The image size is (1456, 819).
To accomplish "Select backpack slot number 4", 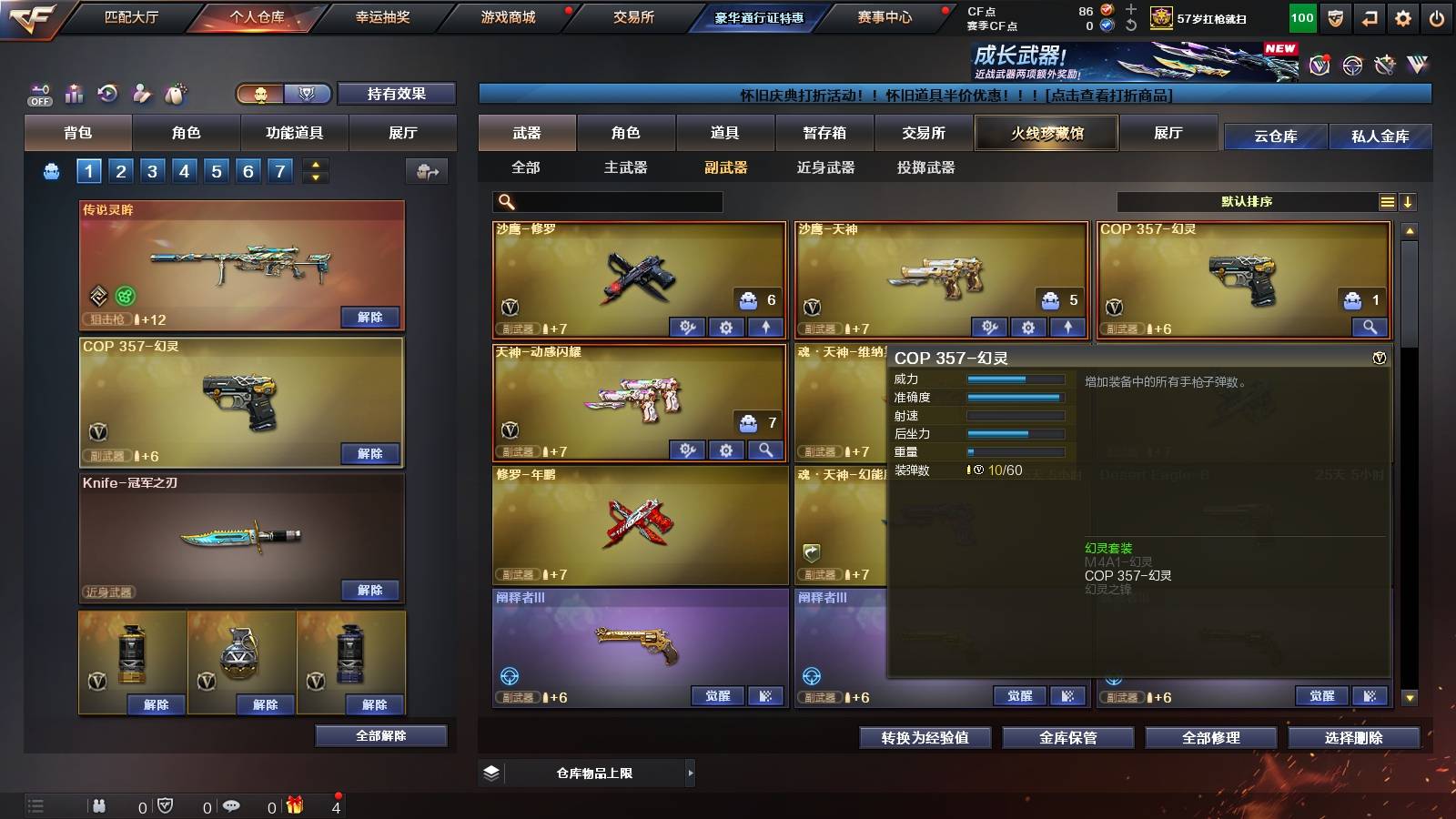I will click(x=183, y=170).
